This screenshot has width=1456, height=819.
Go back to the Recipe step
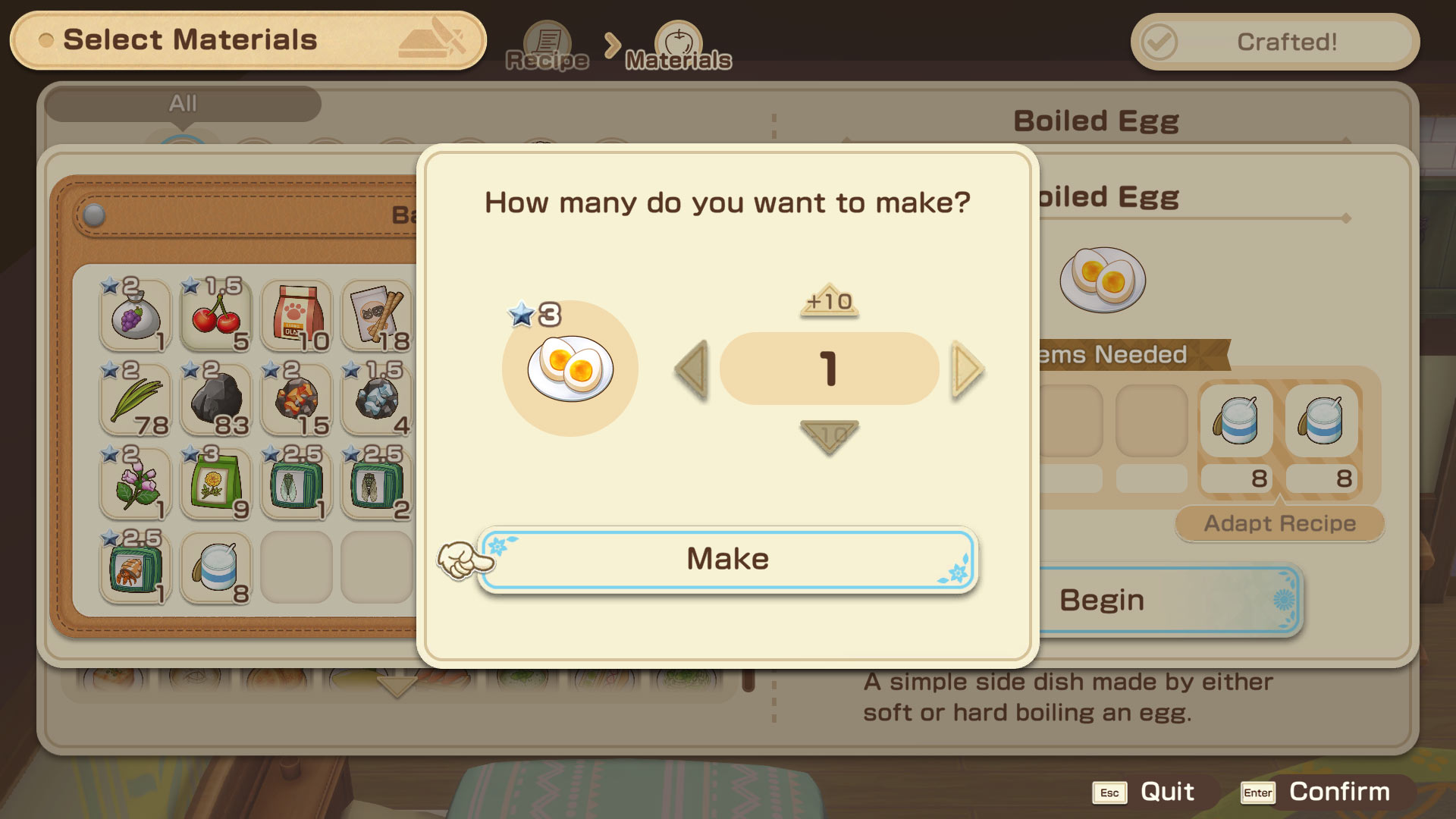click(547, 47)
